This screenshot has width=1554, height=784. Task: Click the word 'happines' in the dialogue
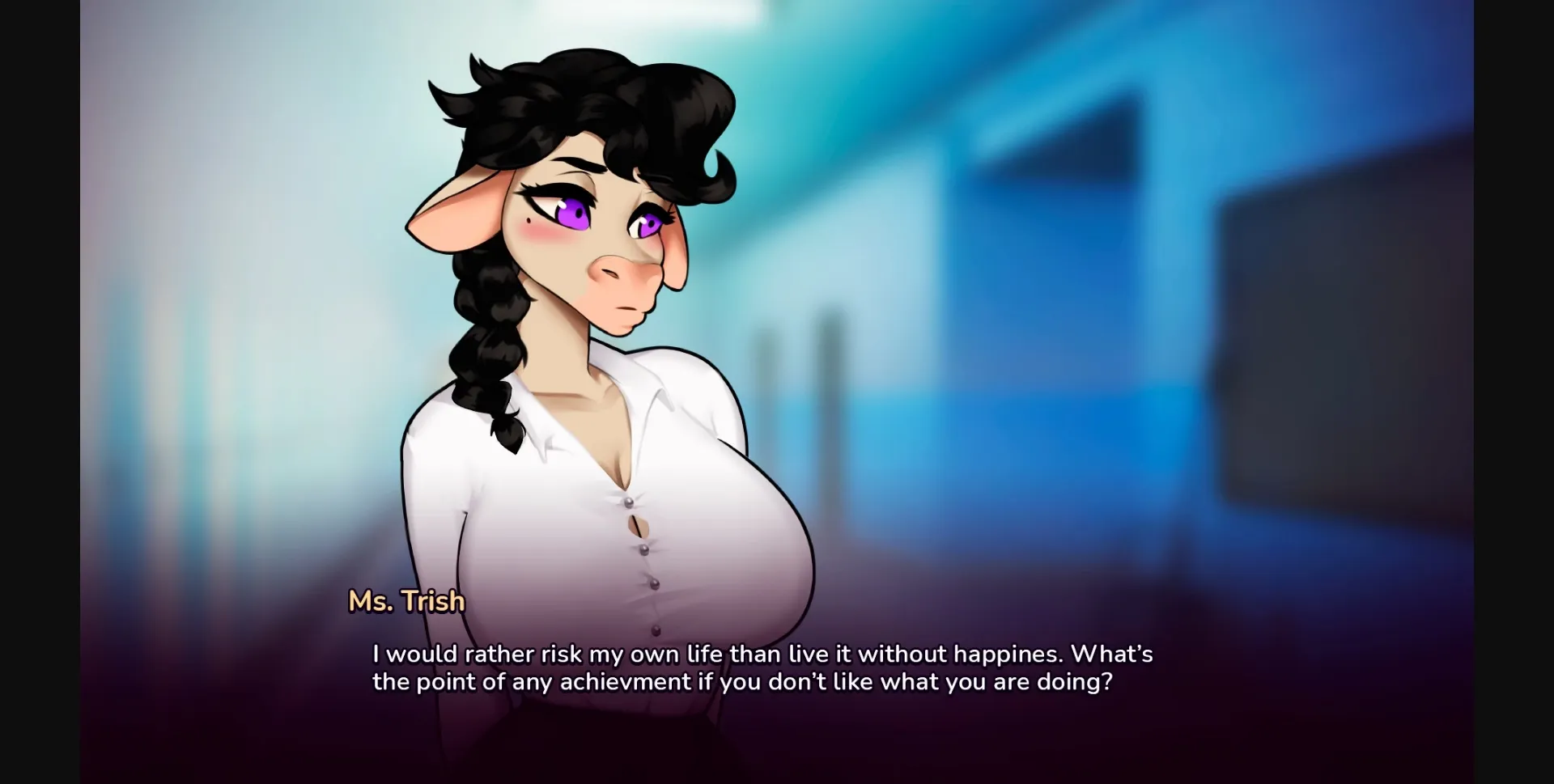1003,655
